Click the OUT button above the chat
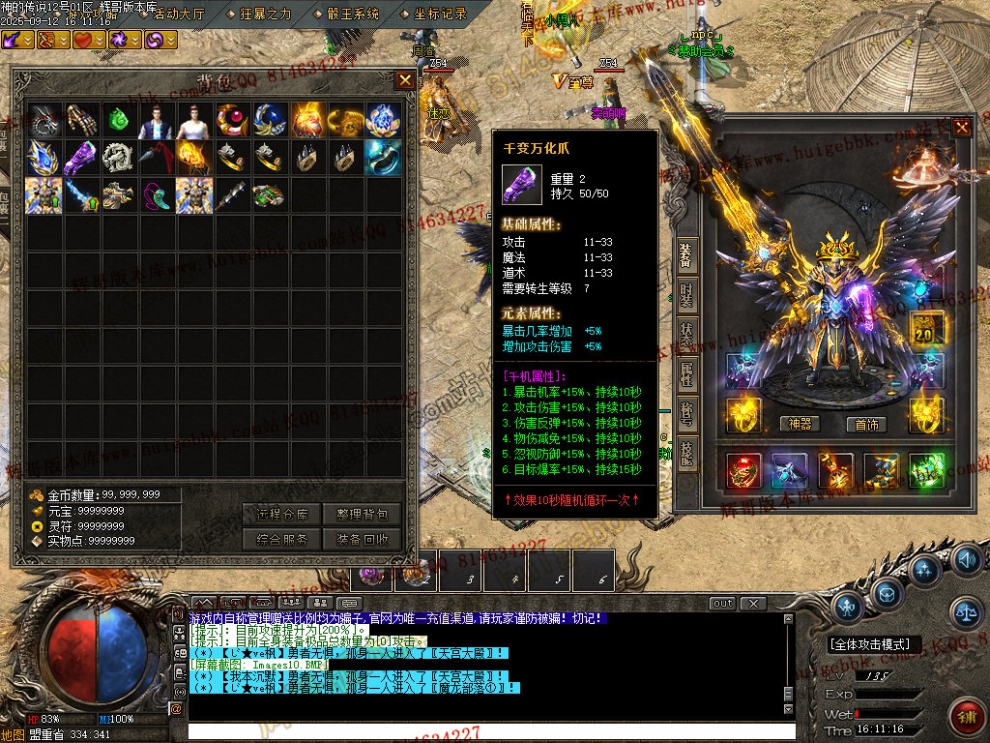Image resolution: width=990 pixels, height=743 pixels. [722, 604]
